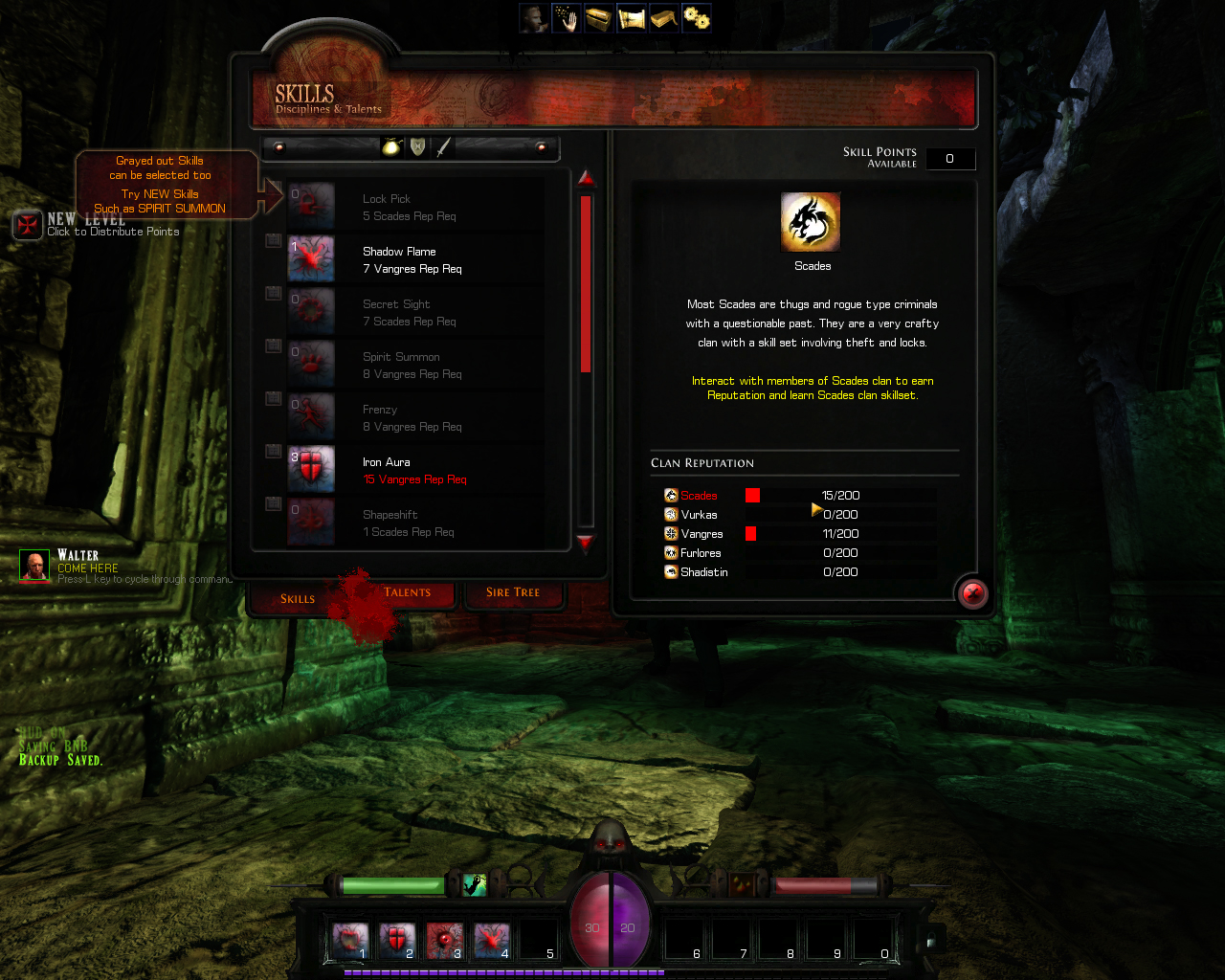Viewport: 1225px width, 980px height.
Task: Select the shield filter above the skill list
Action: (x=418, y=148)
